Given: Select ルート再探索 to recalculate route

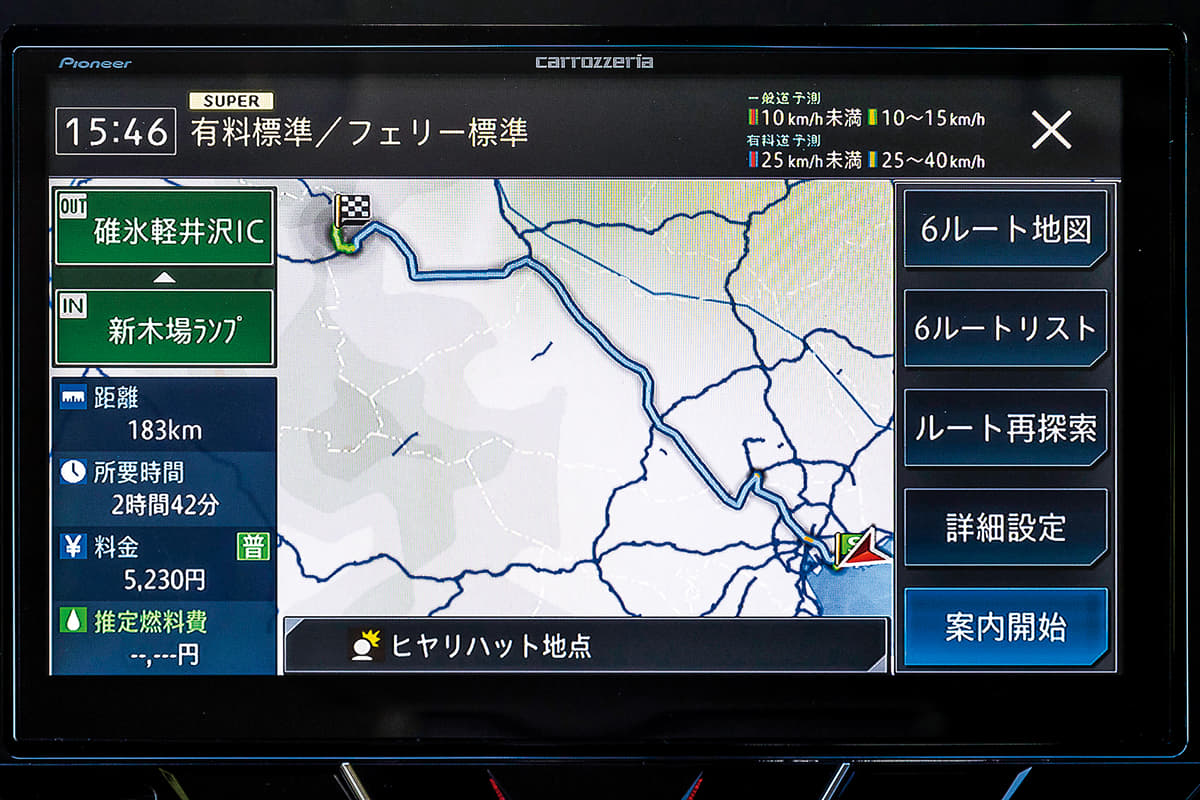Looking at the screenshot, I should pyautogui.click(x=1005, y=428).
